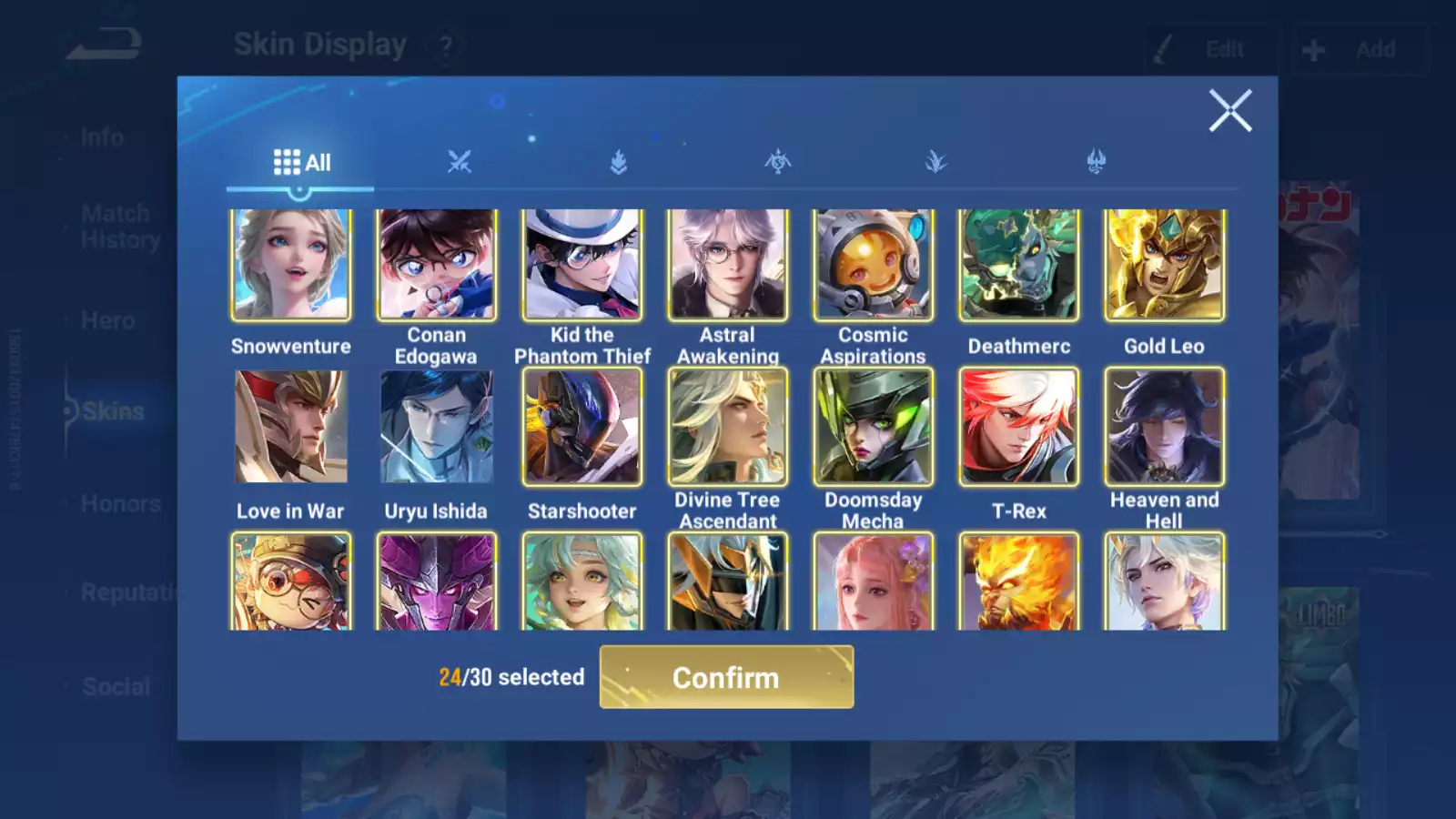
Task: Add the Love in War skin
Action: 291,427
